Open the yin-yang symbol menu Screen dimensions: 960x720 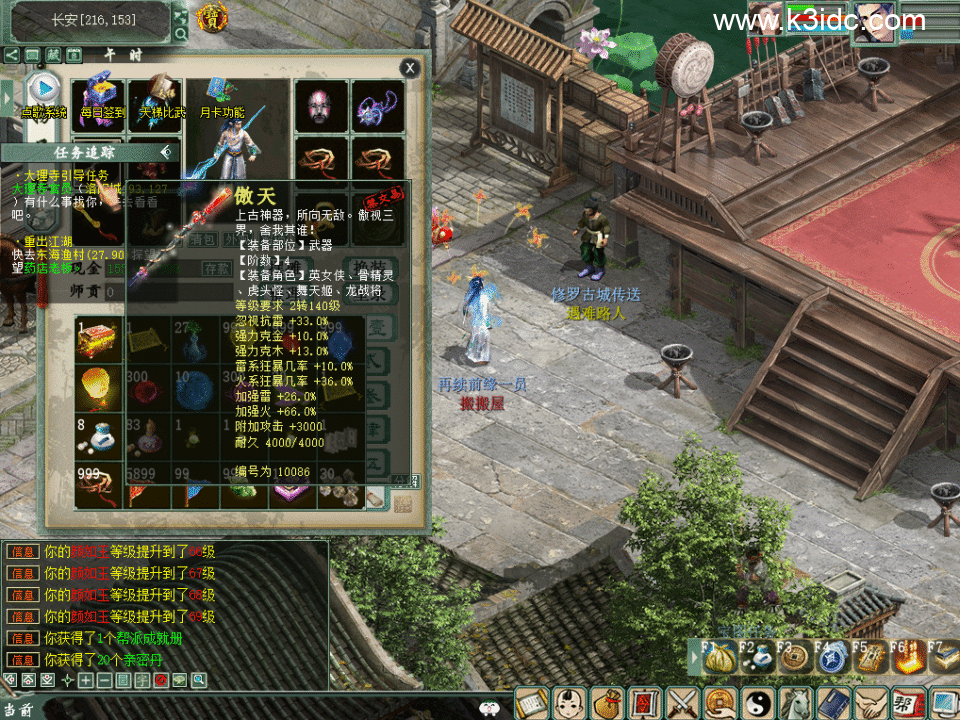[x=756, y=703]
